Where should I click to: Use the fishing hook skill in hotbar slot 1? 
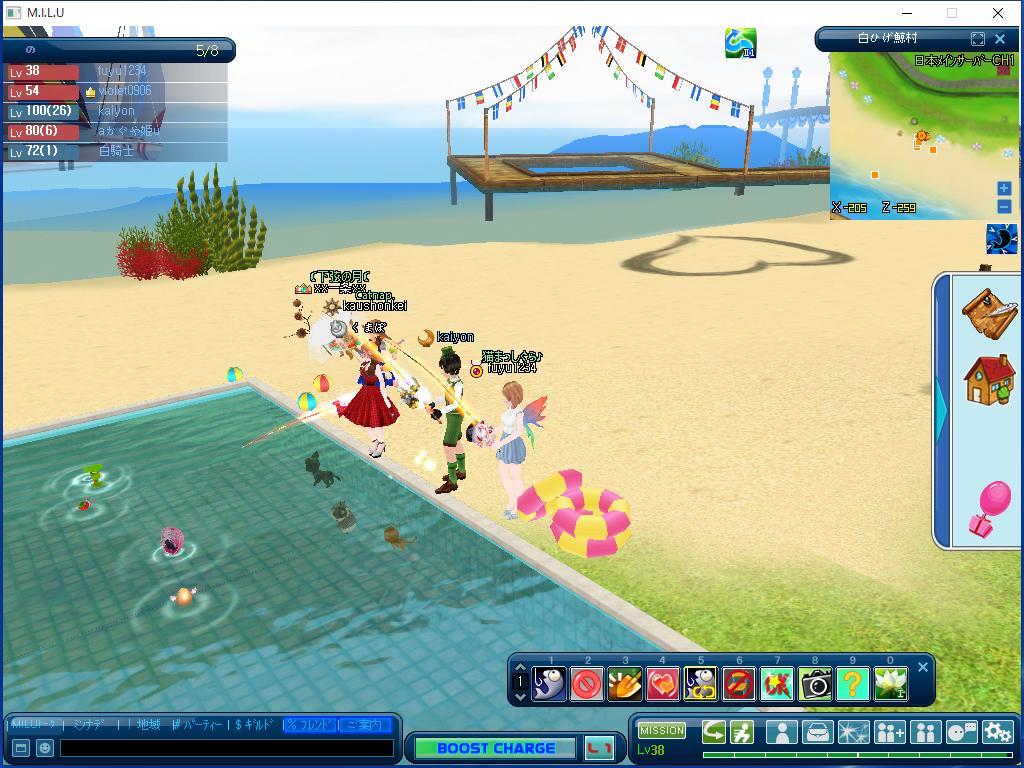pyautogui.click(x=549, y=684)
